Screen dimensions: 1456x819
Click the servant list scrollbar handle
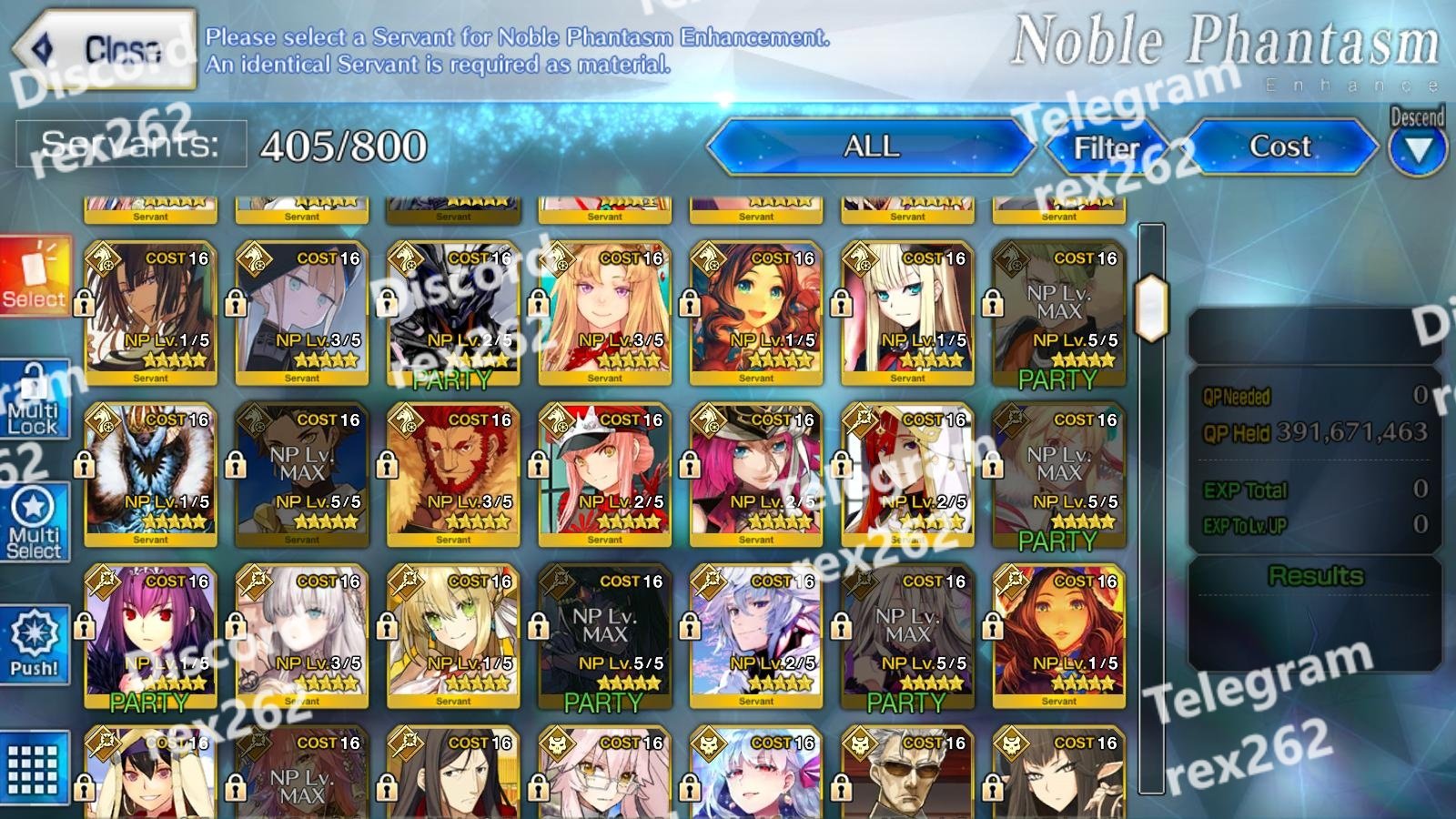tap(1151, 308)
